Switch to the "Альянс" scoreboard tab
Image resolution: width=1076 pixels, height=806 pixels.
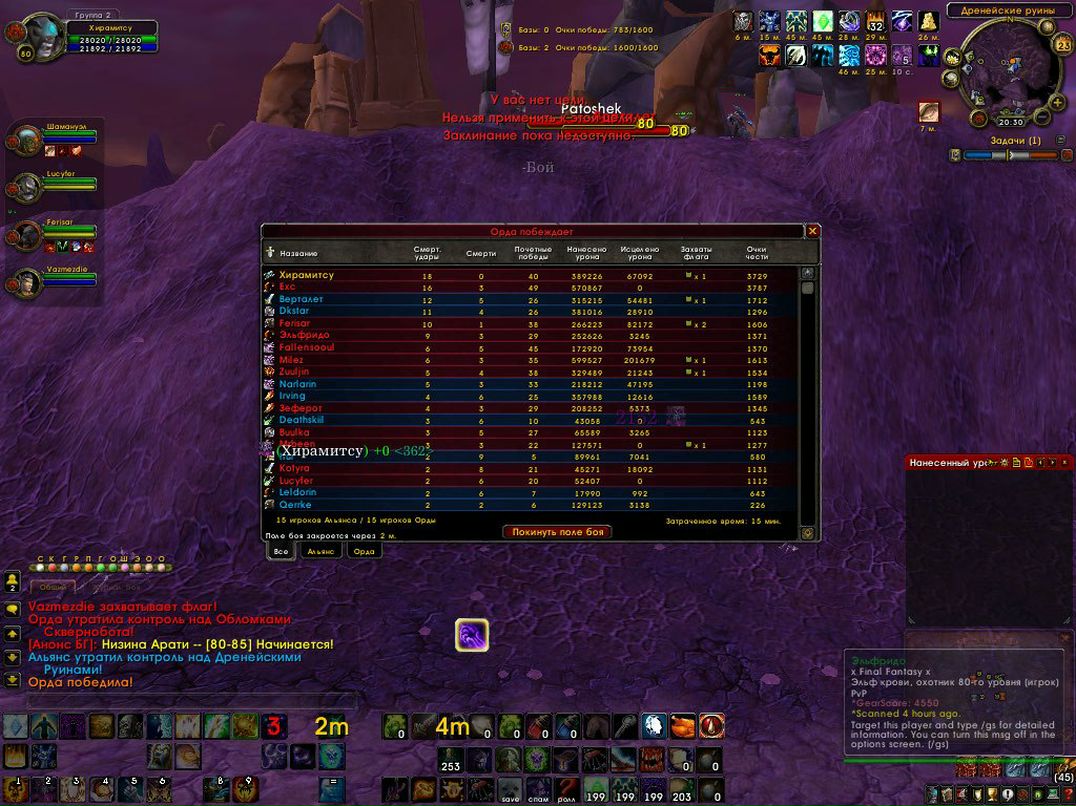click(321, 551)
